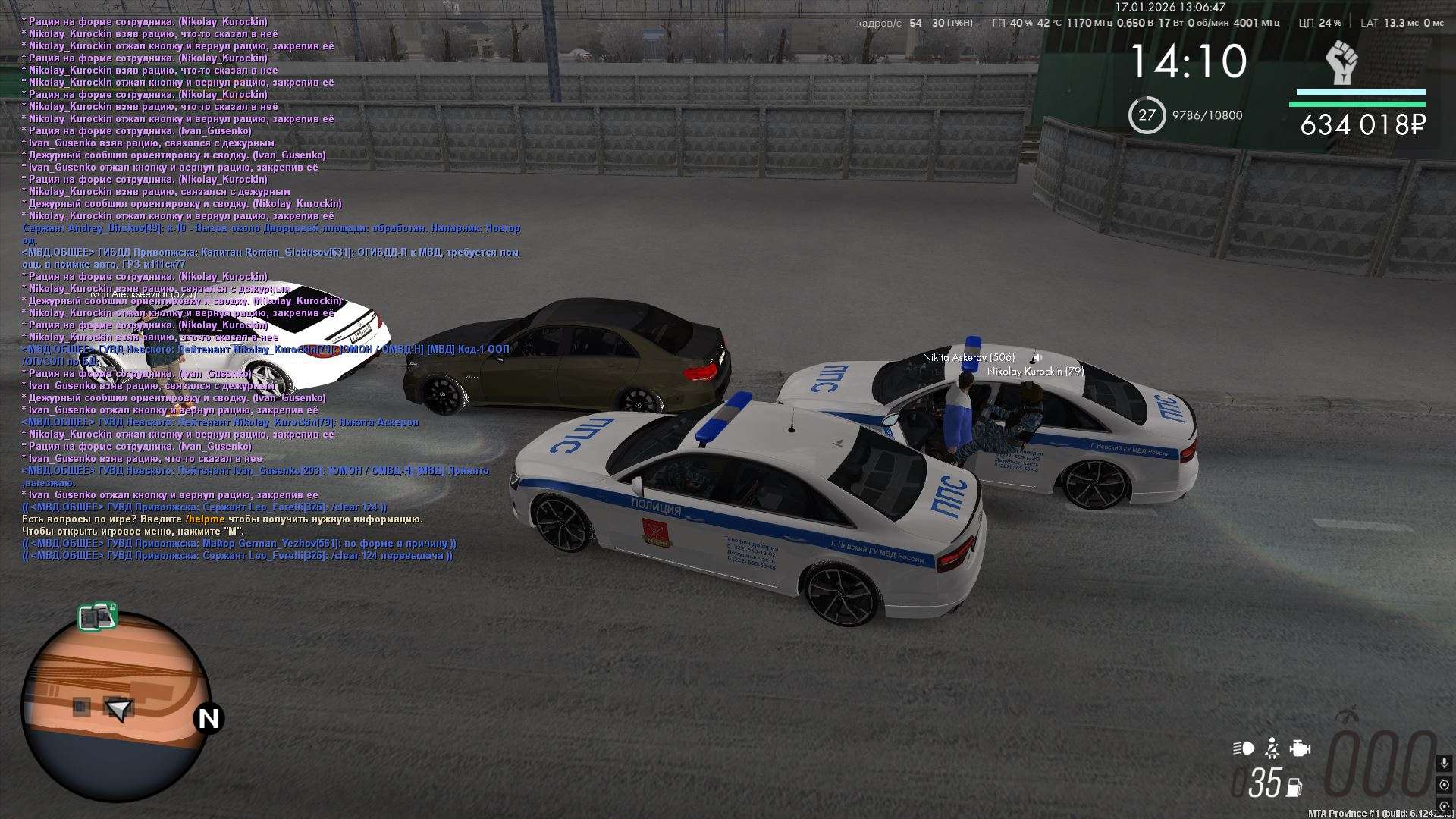Screen dimensions: 1456x819
Task: Click the seatbelt indicator icon
Action: (x=1272, y=748)
